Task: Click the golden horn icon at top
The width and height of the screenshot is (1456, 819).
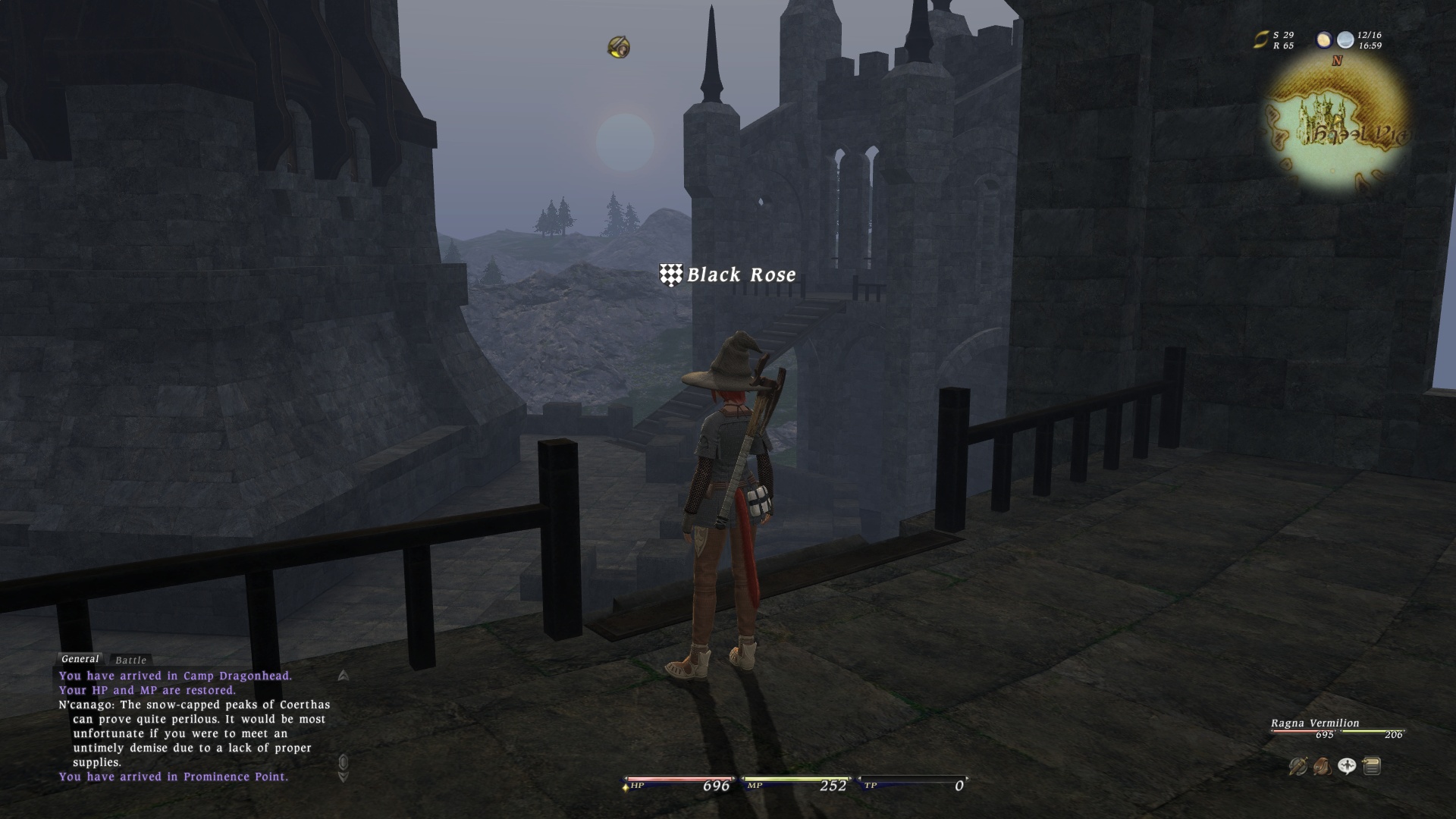Action: (x=619, y=47)
